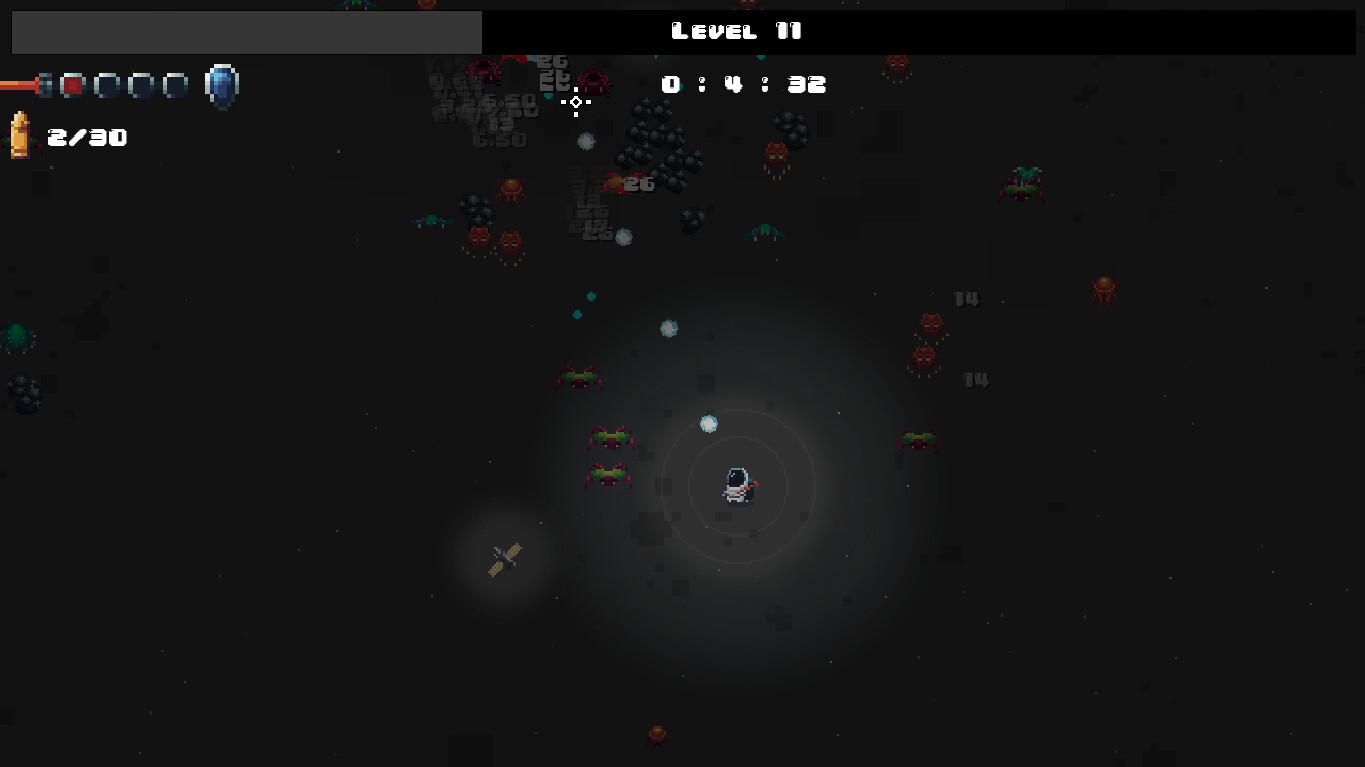Screen dimensions: 1365x767
Task: Click the Level 11 title bar
Action: (x=737, y=31)
